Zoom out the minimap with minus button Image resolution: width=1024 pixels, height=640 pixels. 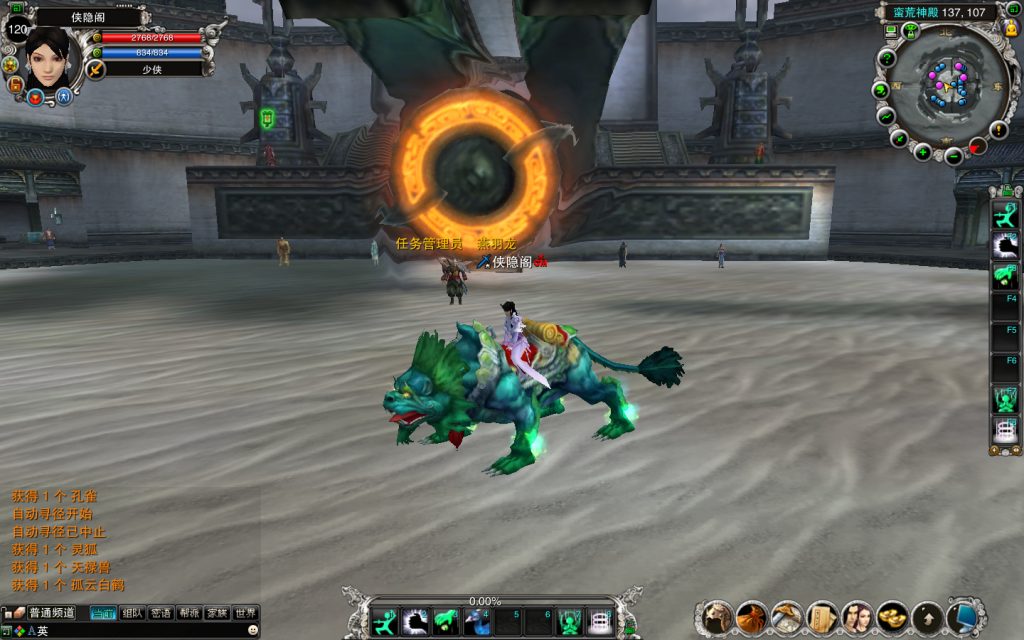pos(954,157)
